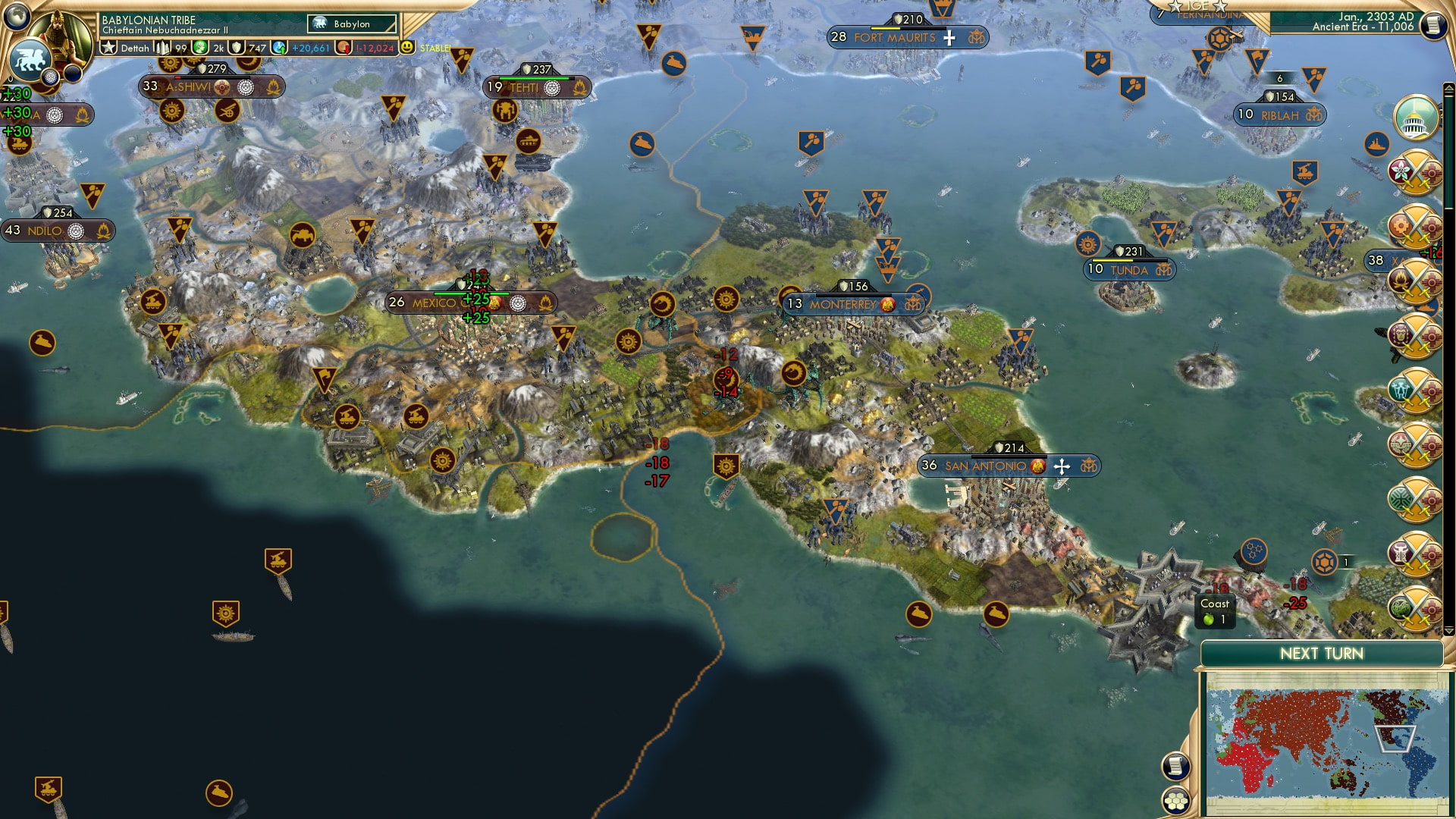Open the globe icon in the corner

coord(17,15)
